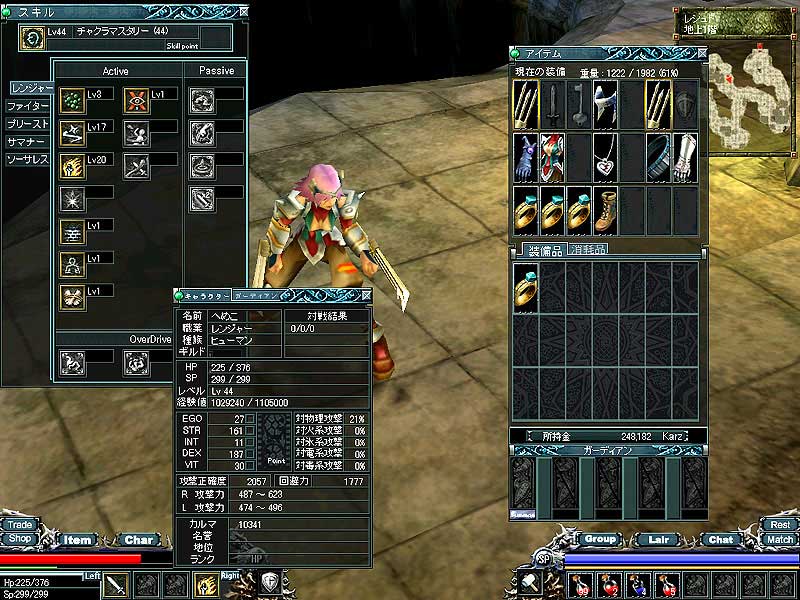Screen dimensions: 800x600
Task: Select the Lv3 green orbs skill
Action: coord(72,101)
